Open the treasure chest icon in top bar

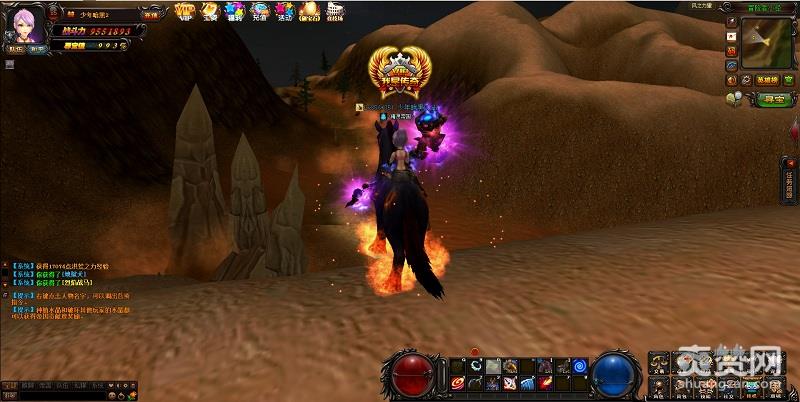(209, 11)
